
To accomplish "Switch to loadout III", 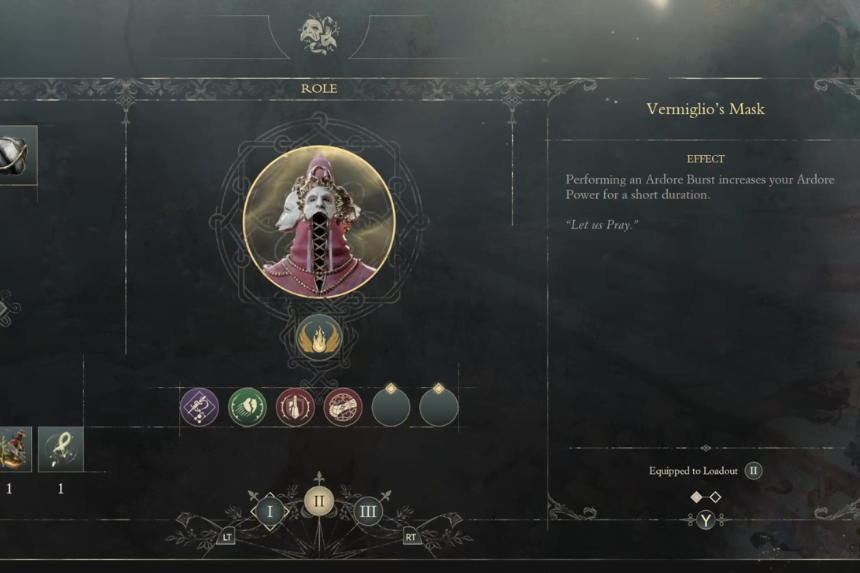I will [x=368, y=513].
